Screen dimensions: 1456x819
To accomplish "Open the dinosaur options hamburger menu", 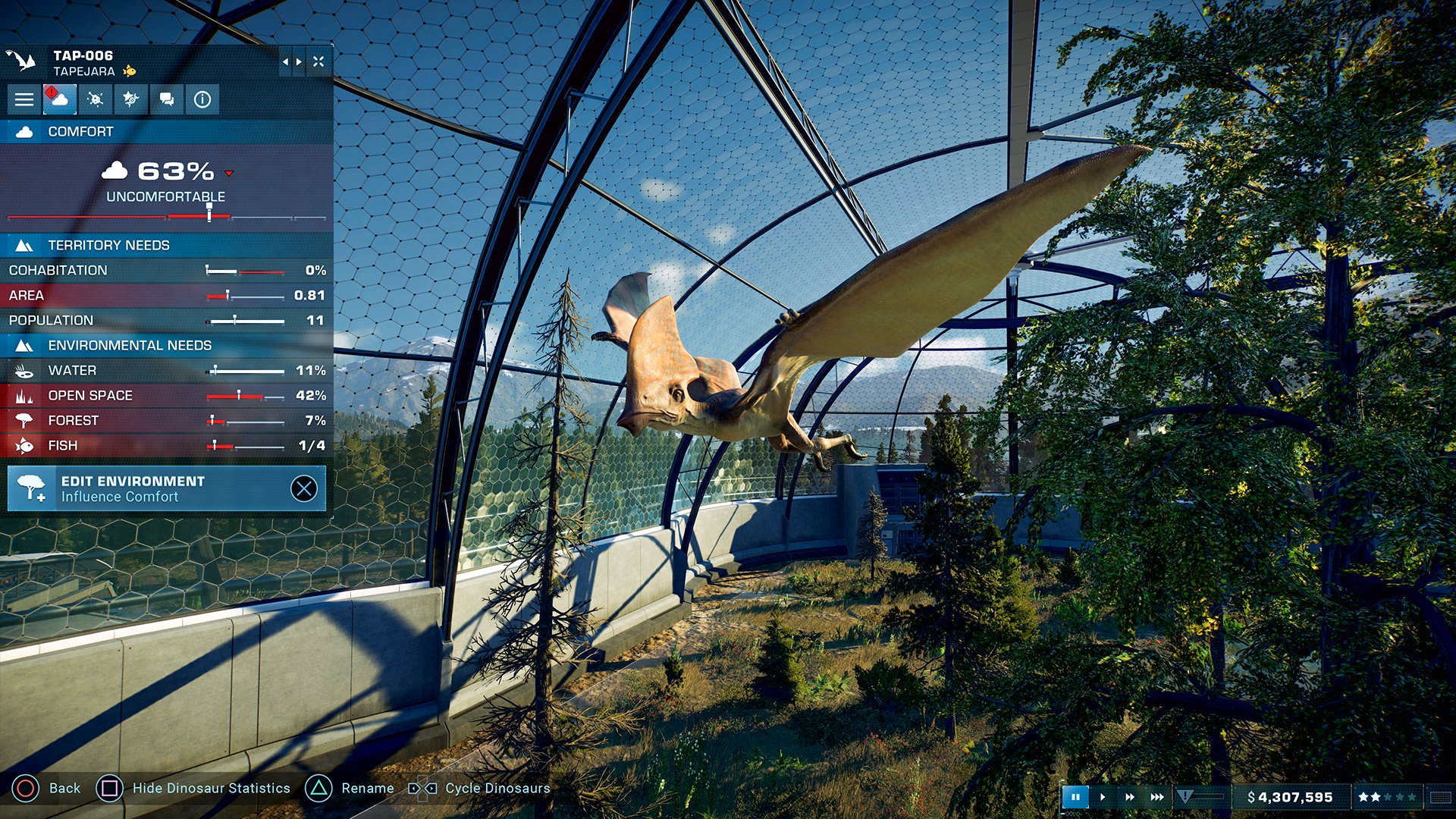I will (x=24, y=99).
